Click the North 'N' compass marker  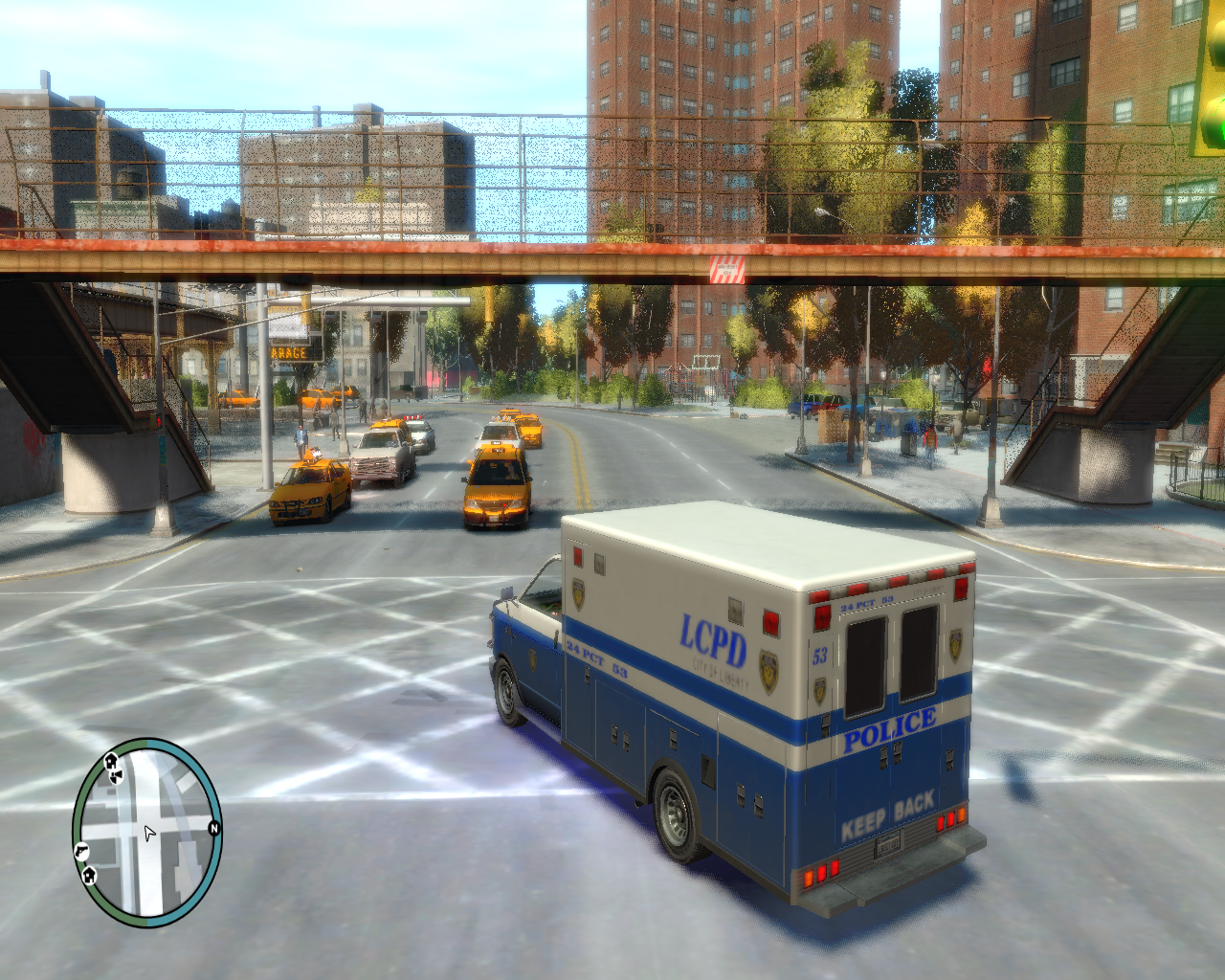pyautogui.click(x=213, y=829)
